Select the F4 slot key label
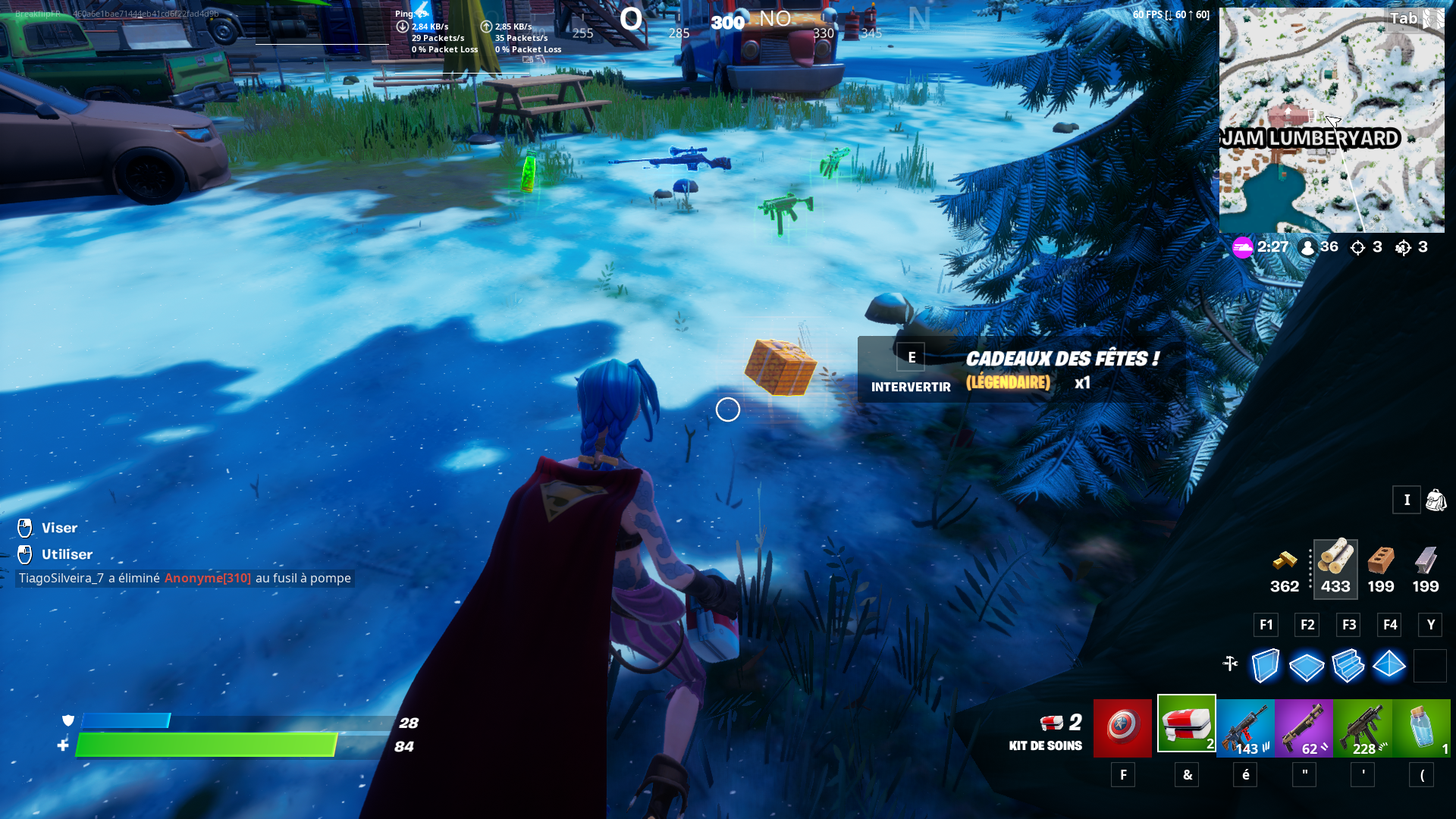Image resolution: width=1456 pixels, height=819 pixels. (1389, 624)
